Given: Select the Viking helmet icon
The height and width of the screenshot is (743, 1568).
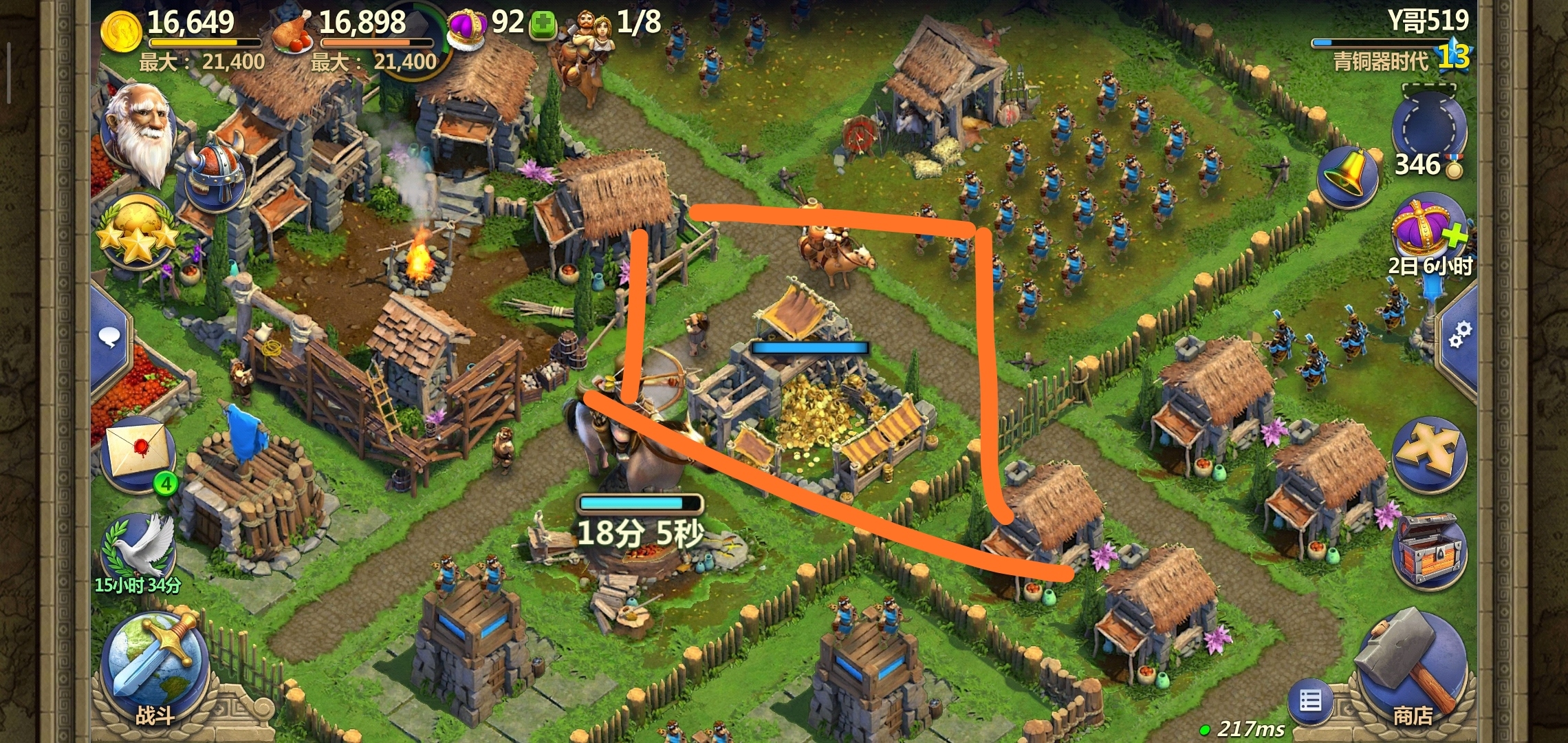Looking at the screenshot, I should (x=217, y=172).
